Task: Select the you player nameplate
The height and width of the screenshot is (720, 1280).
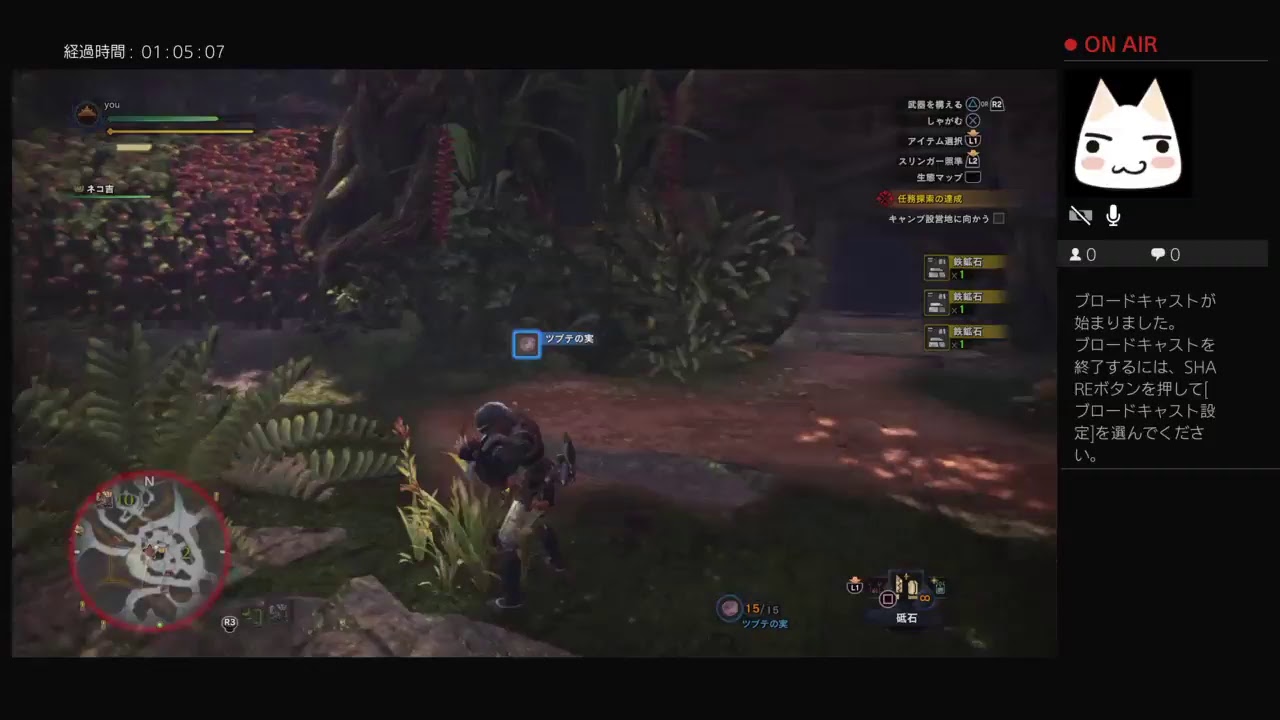Action: 111,104
